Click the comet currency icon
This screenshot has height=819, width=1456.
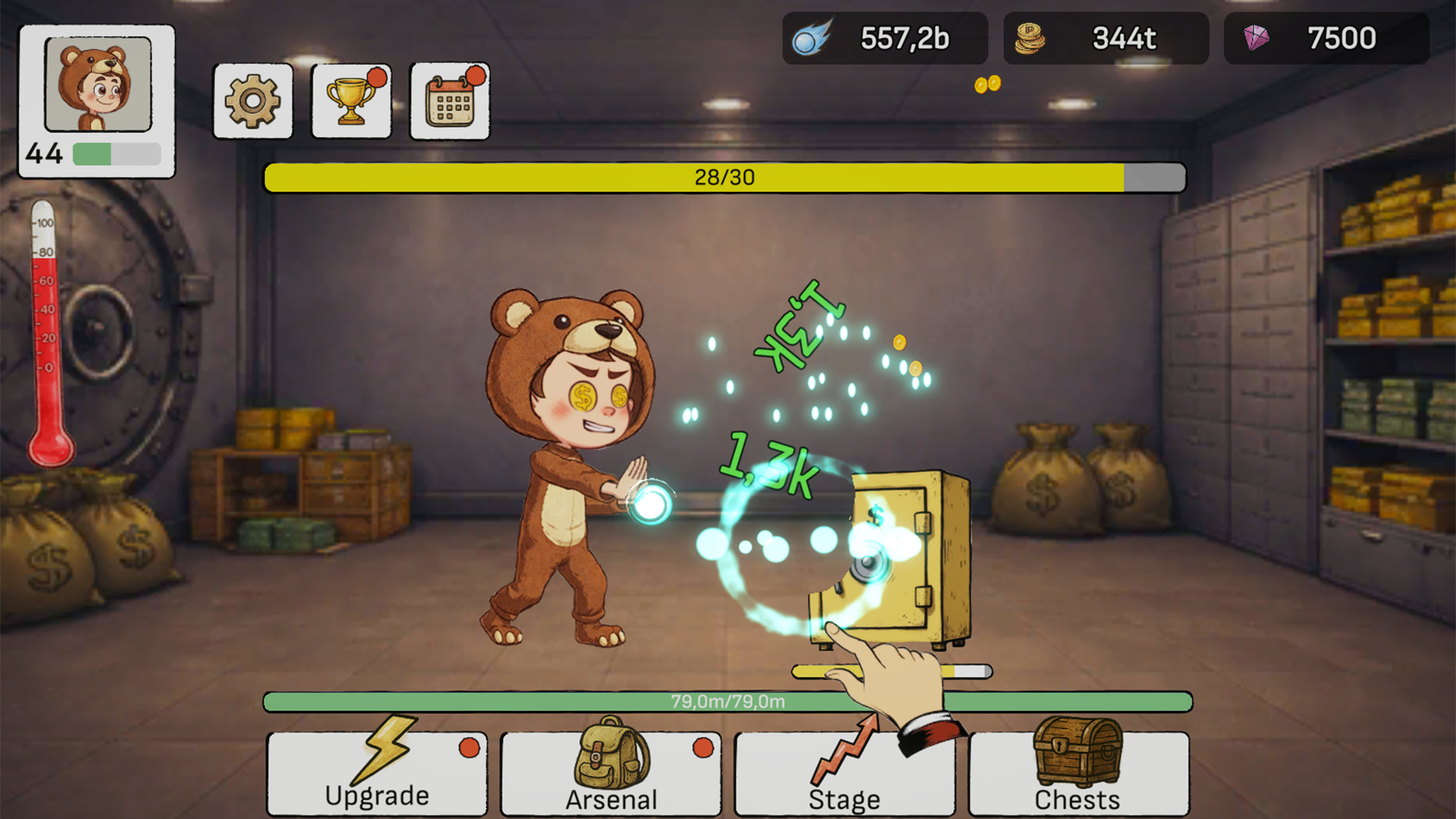pyautogui.click(x=813, y=37)
